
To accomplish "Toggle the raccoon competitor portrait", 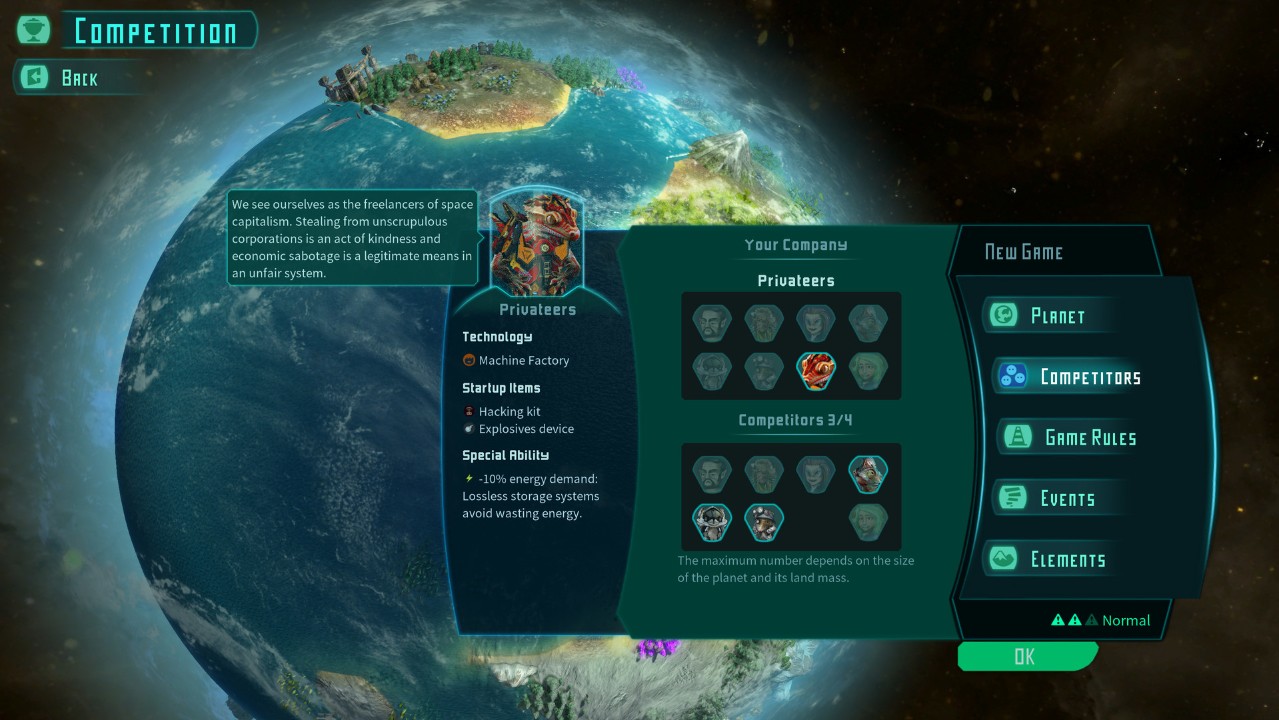I will click(x=712, y=522).
